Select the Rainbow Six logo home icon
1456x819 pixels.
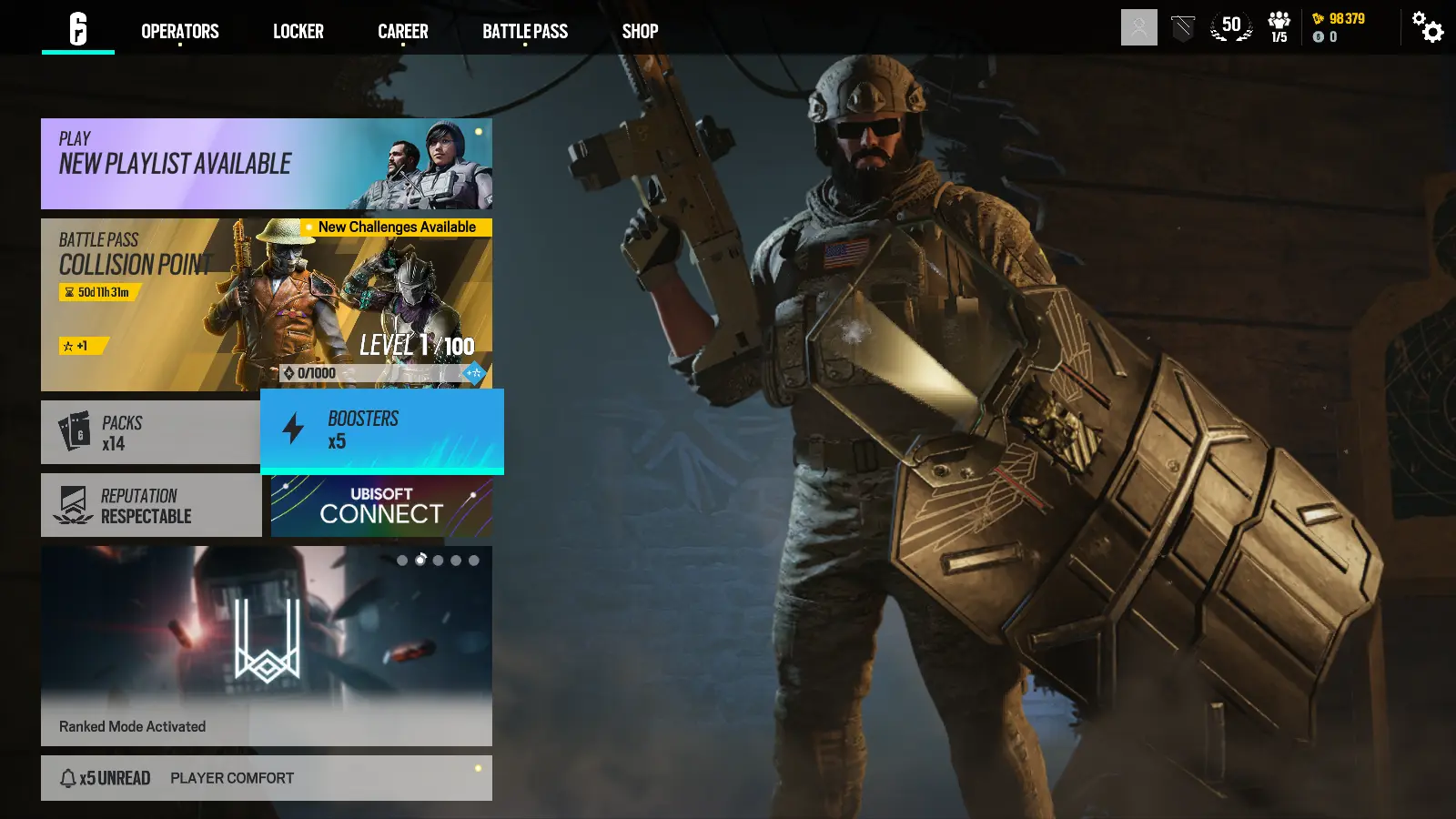(78, 26)
